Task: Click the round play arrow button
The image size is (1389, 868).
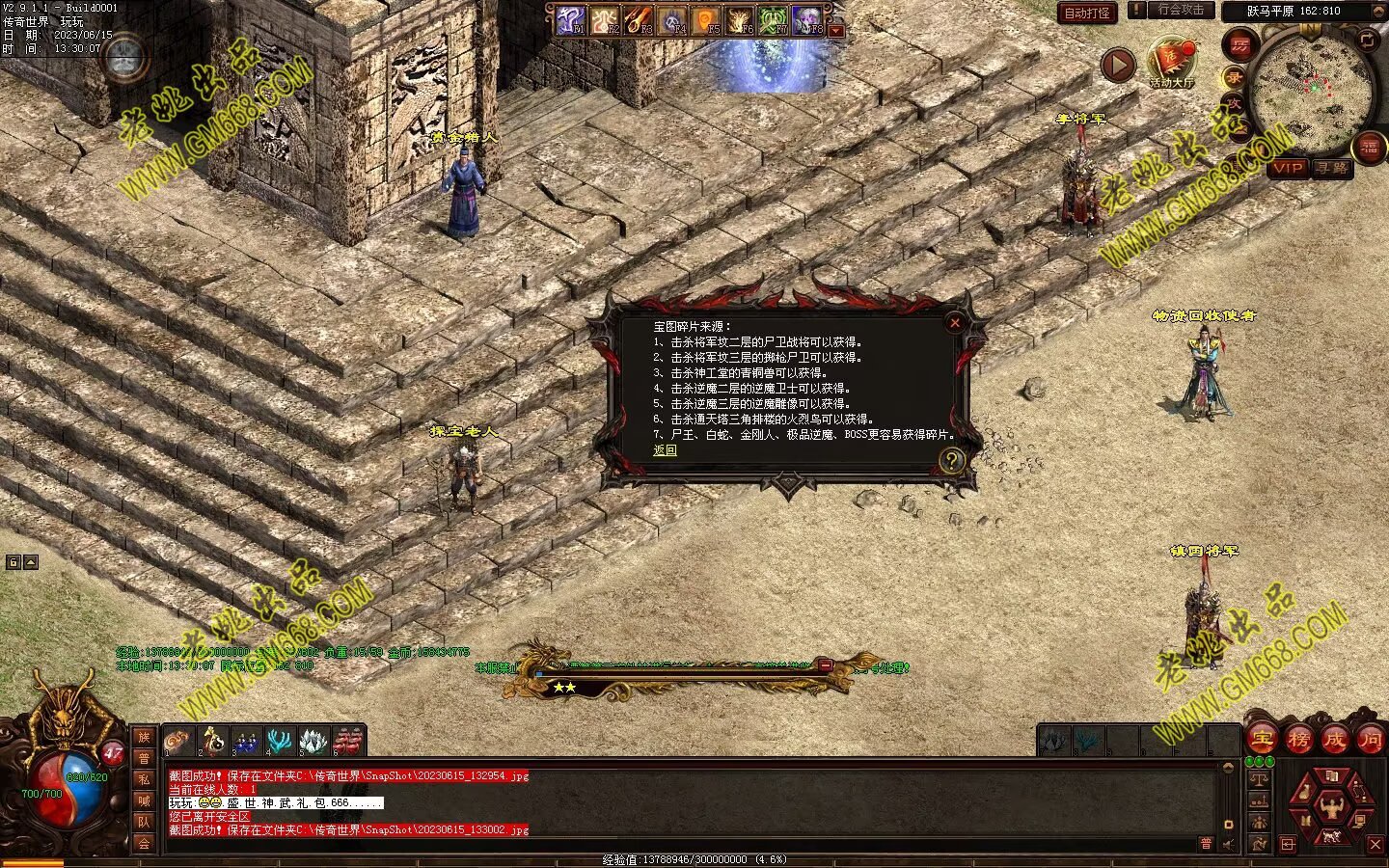Action: pyautogui.click(x=1118, y=66)
